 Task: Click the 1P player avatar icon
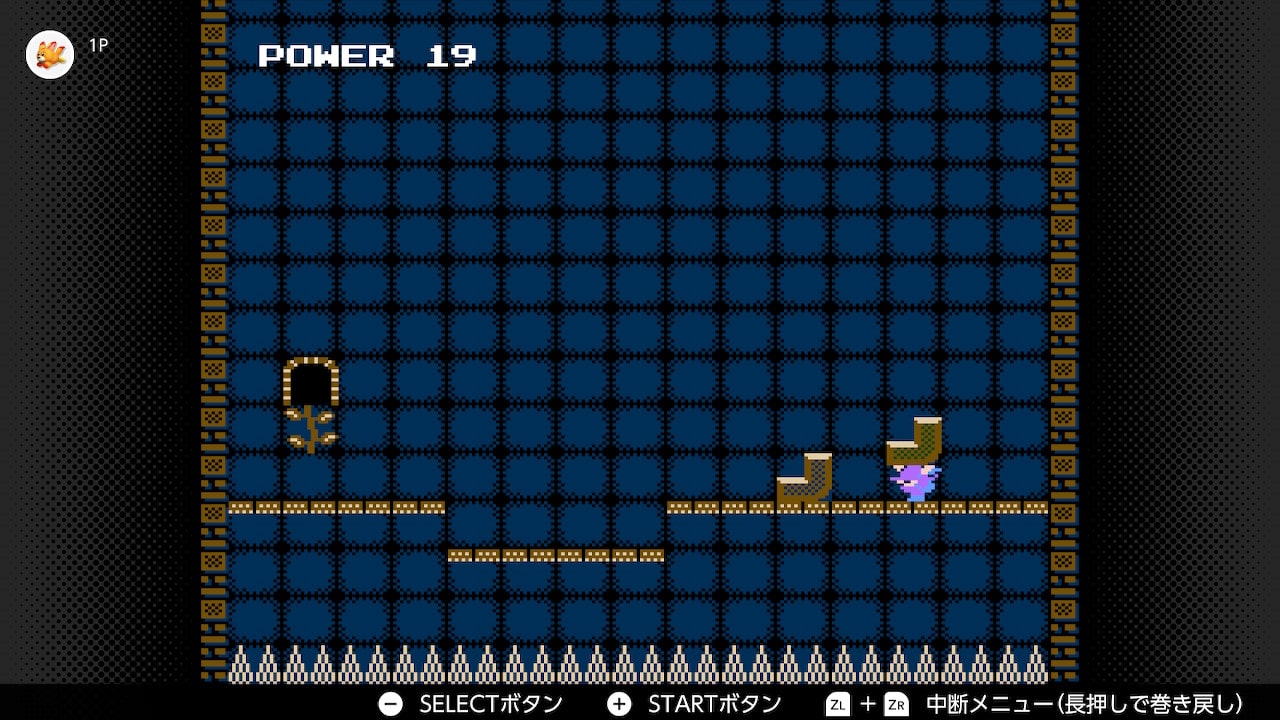point(50,54)
